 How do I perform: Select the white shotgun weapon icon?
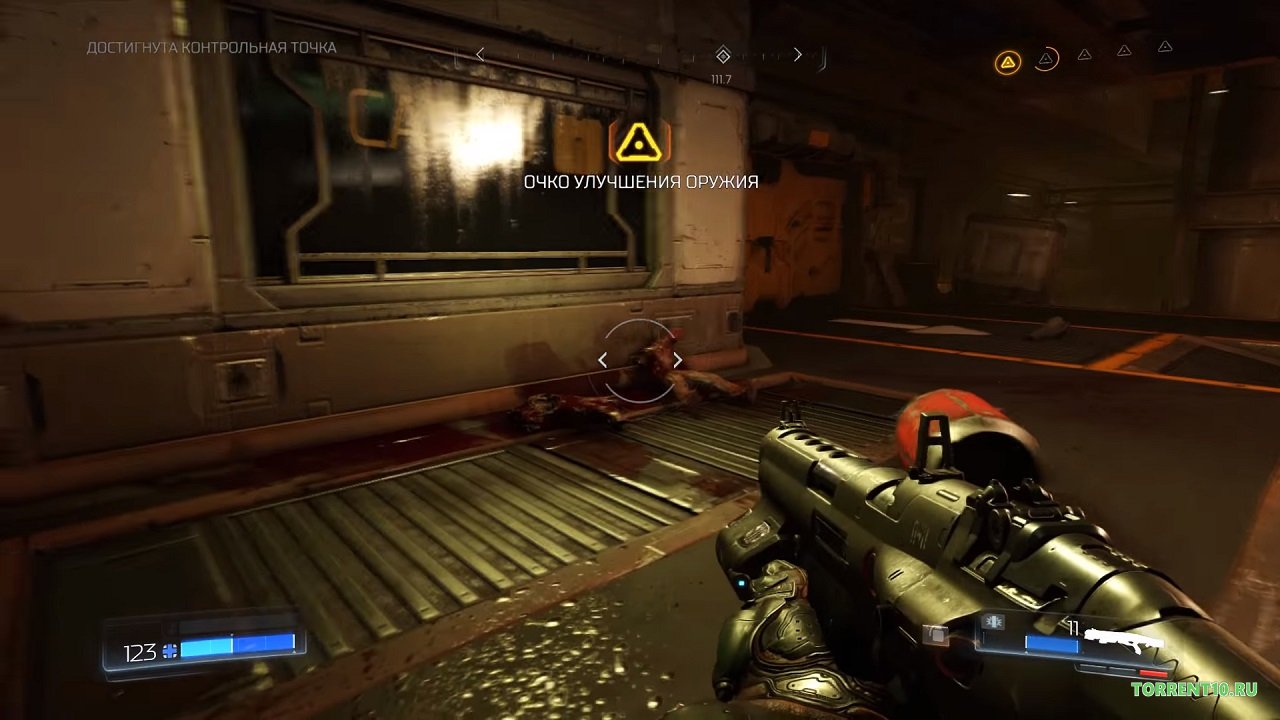tap(1125, 640)
